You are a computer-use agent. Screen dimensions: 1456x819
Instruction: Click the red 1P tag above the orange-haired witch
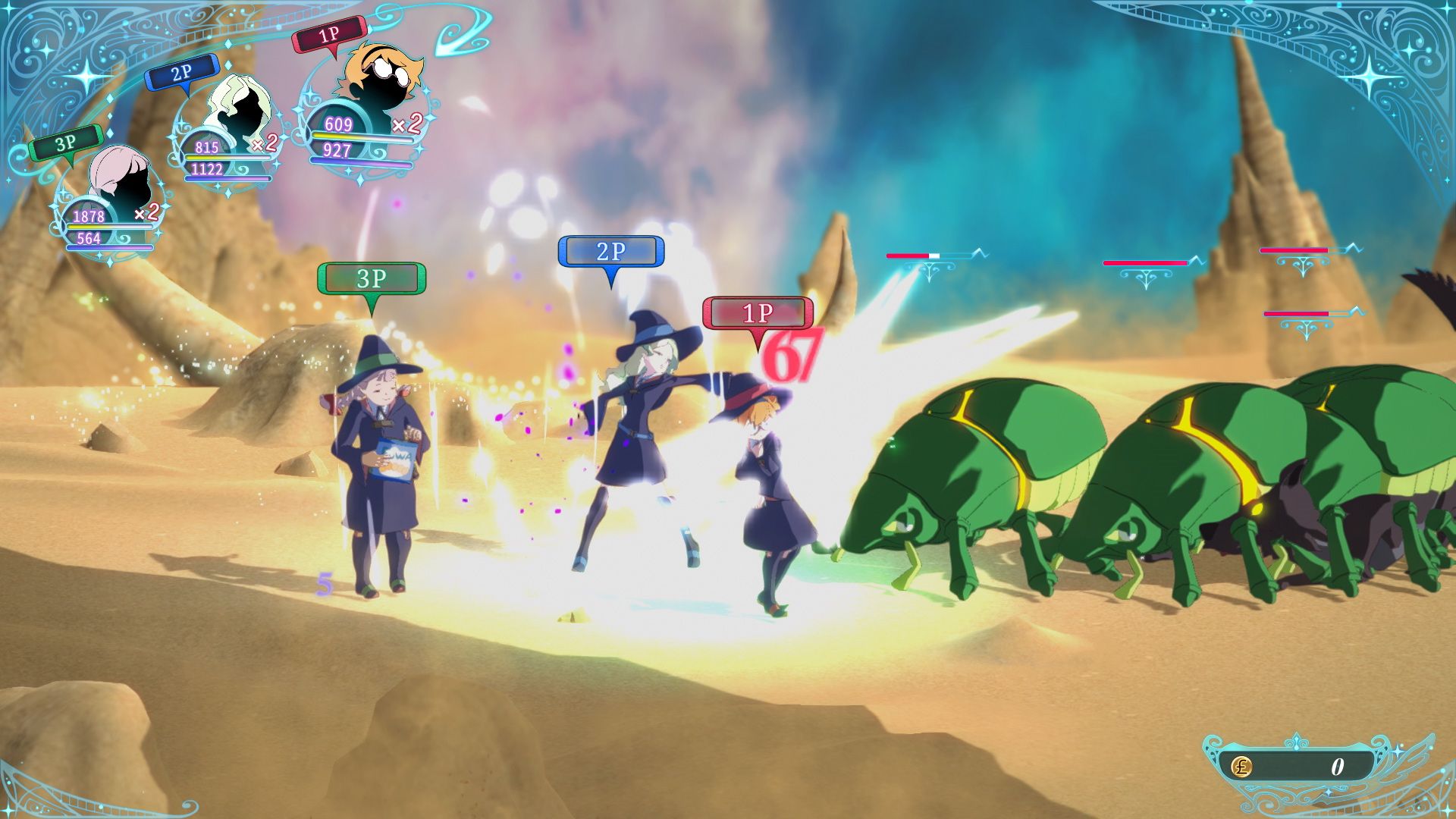756,312
